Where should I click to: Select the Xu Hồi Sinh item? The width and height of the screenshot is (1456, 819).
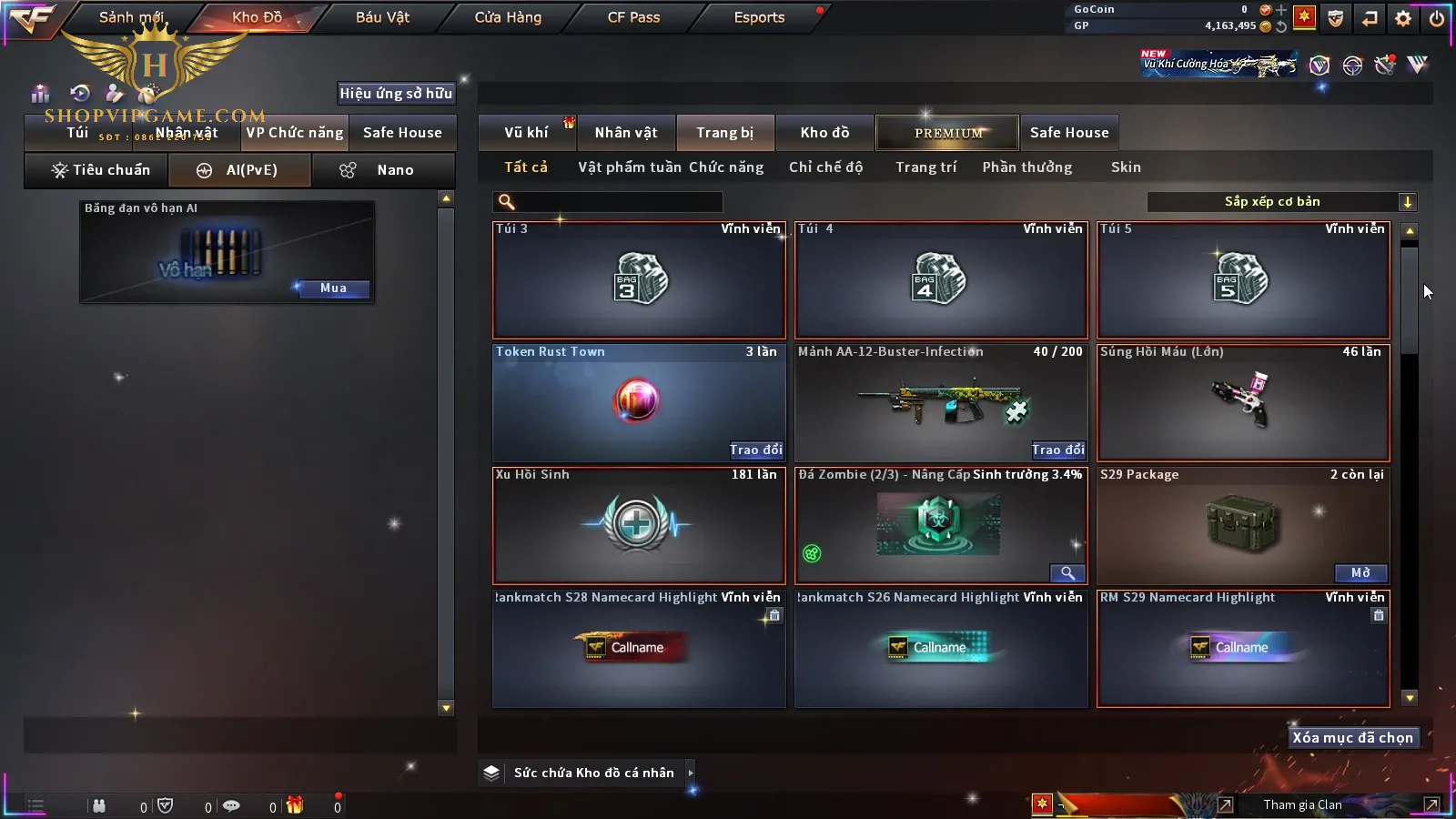pyautogui.click(x=639, y=526)
